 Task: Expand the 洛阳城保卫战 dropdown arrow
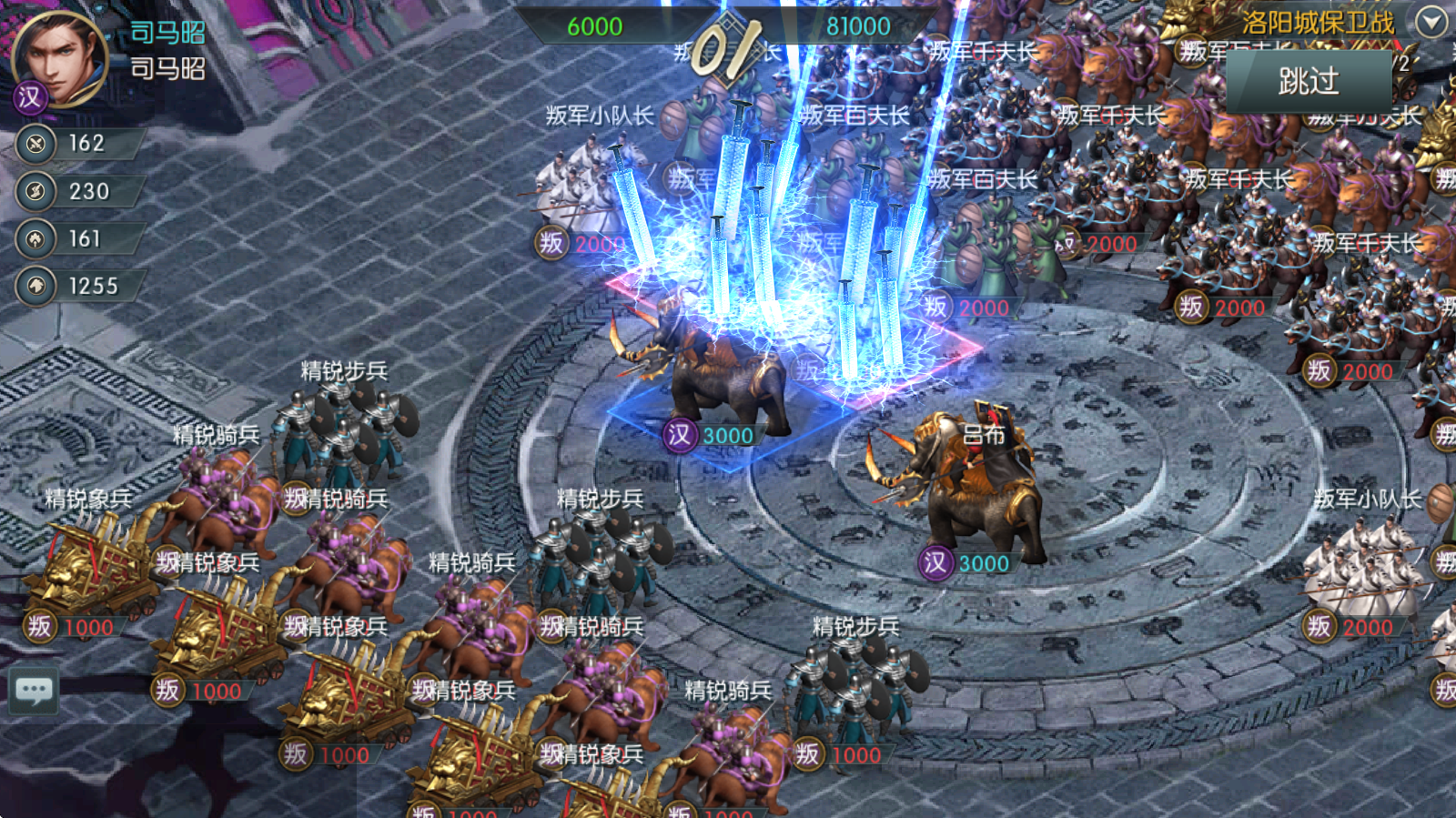1431,21
